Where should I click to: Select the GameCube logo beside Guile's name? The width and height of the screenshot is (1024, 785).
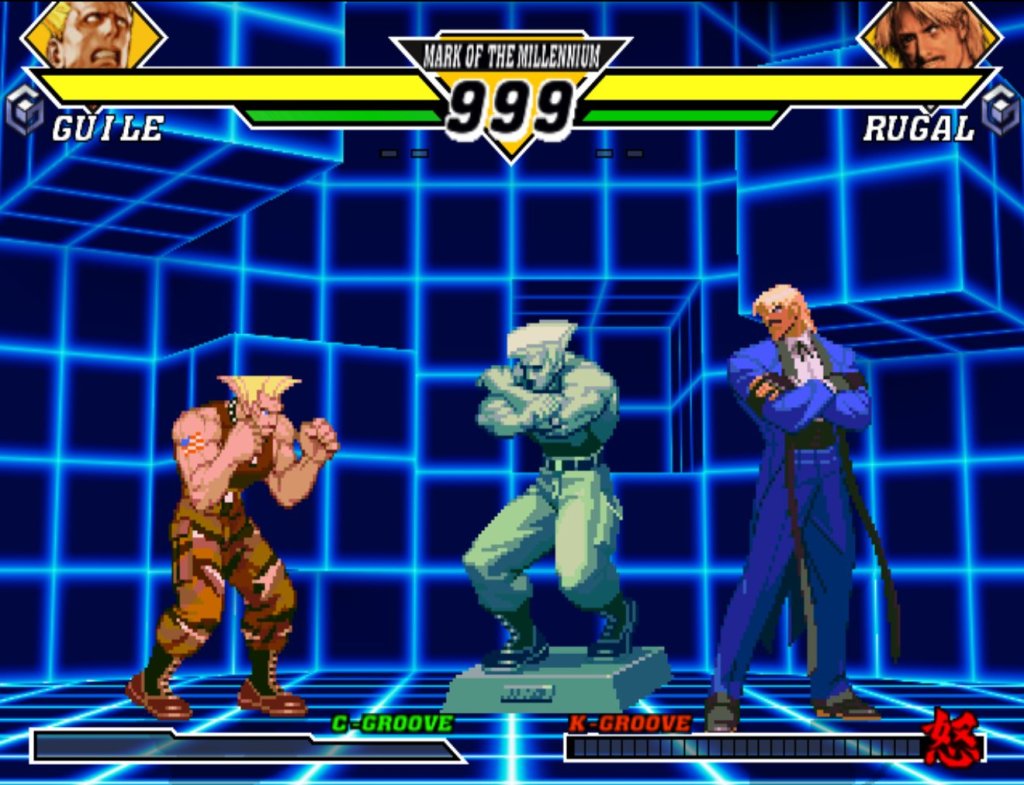point(24,109)
